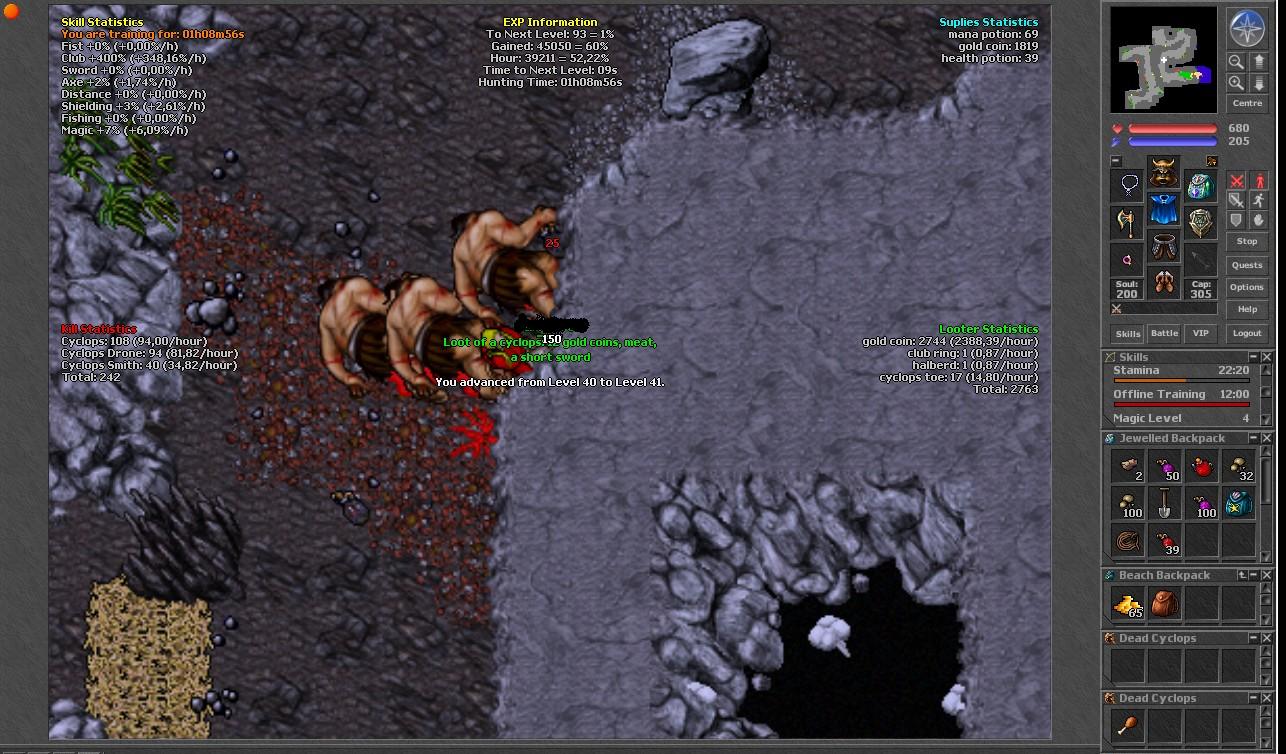This screenshot has height=754, width=1286.
Task: Toggle the Skills window button
Action: 1128,333
